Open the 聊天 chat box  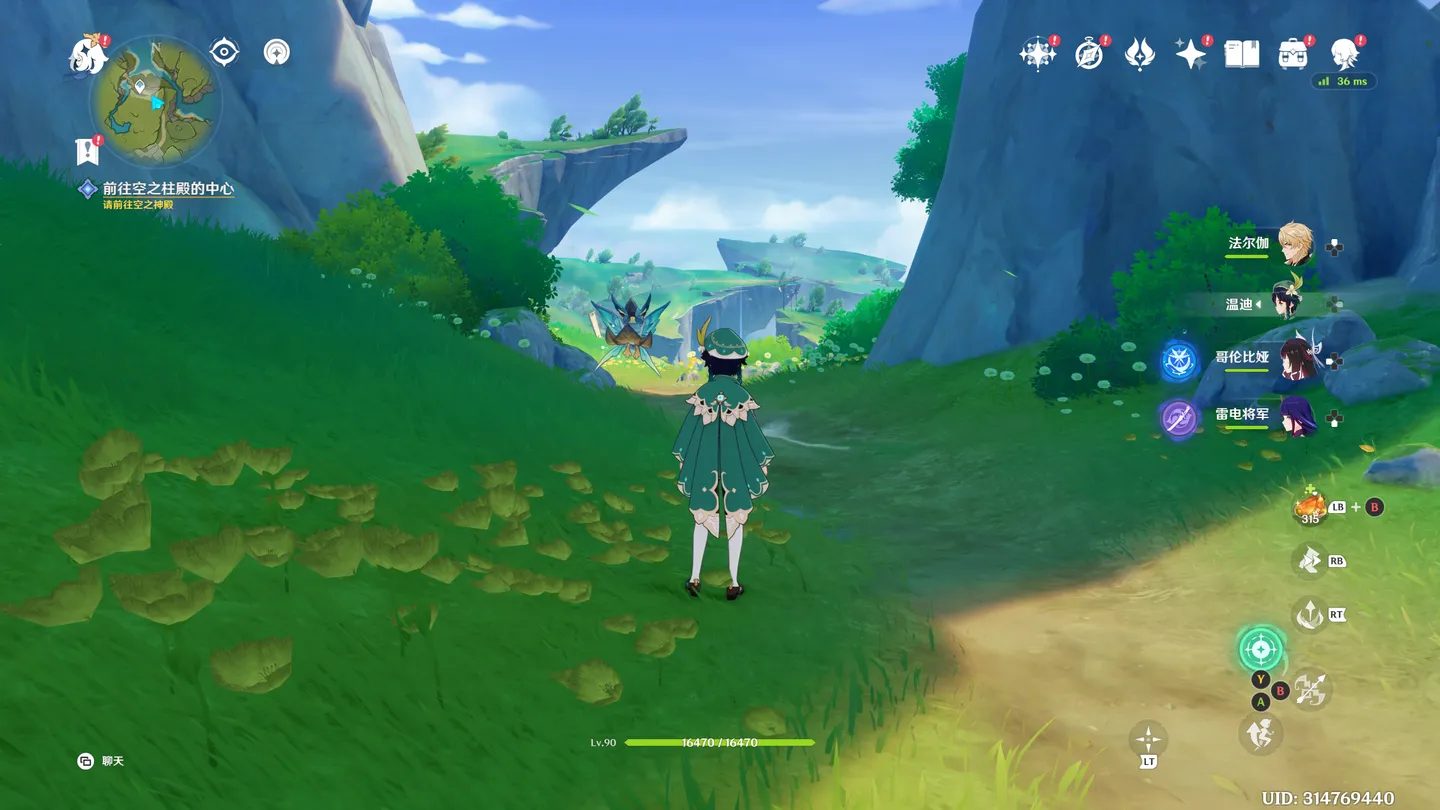pyautogui.click(x=102, y=761)
